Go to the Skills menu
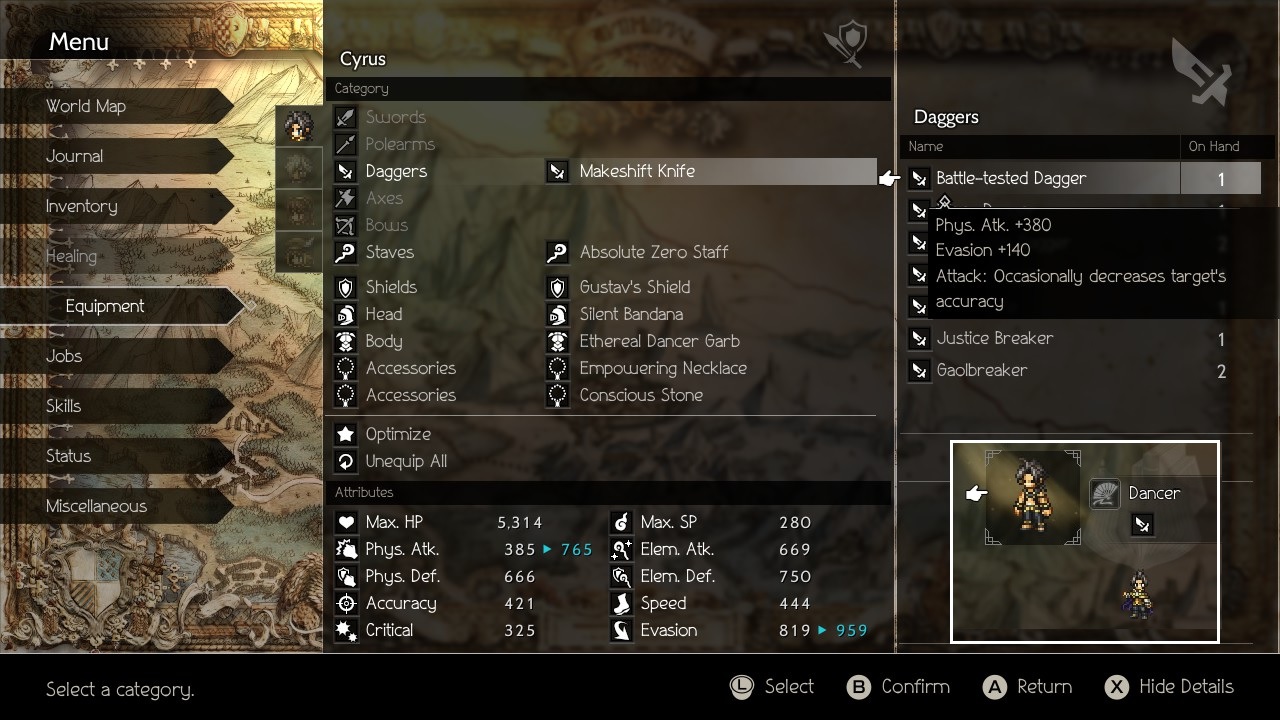 coord(64,406)
